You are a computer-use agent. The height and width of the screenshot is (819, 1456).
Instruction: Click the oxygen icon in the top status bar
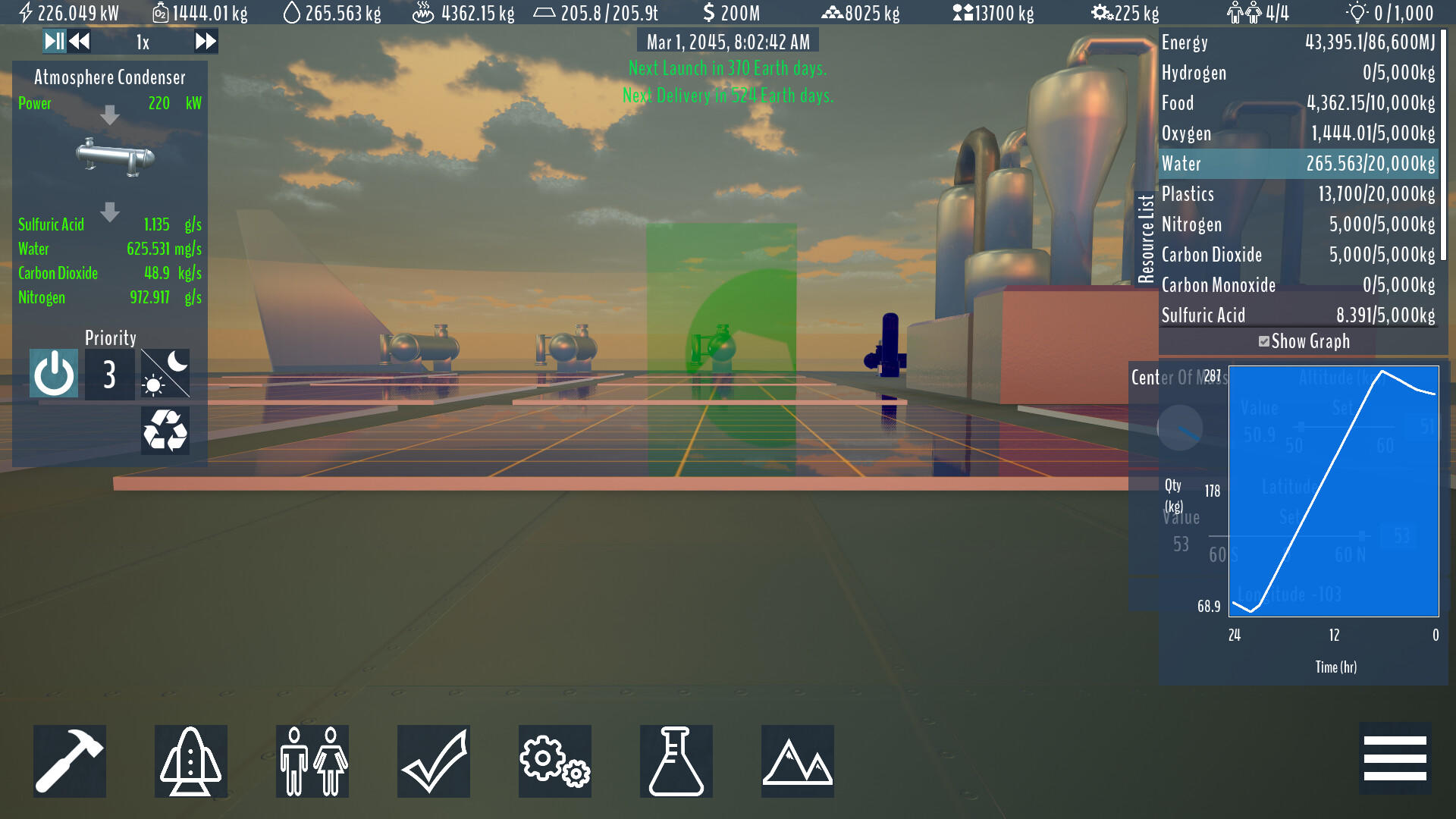point(159,12)
